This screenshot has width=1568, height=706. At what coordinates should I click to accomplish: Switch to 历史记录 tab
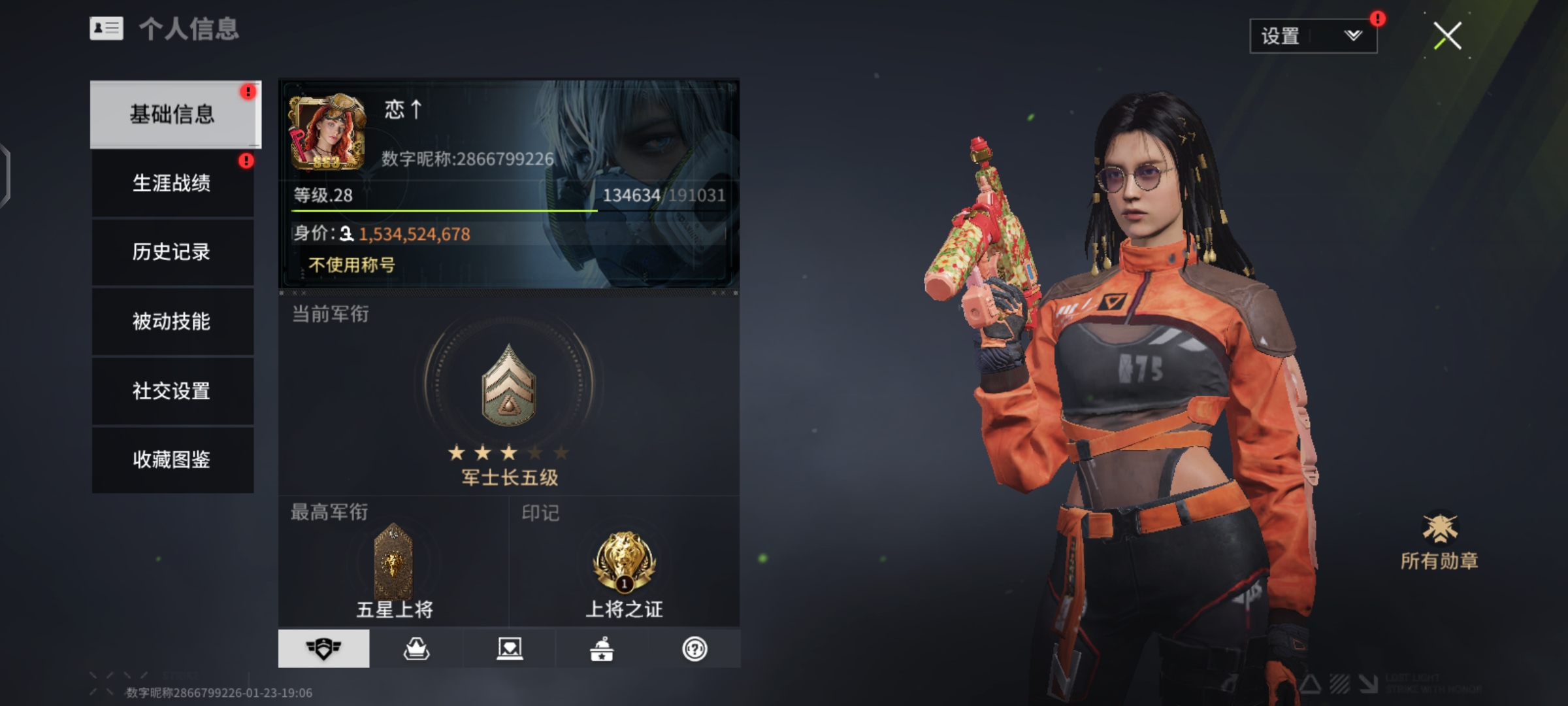click(x=172, y=252)
